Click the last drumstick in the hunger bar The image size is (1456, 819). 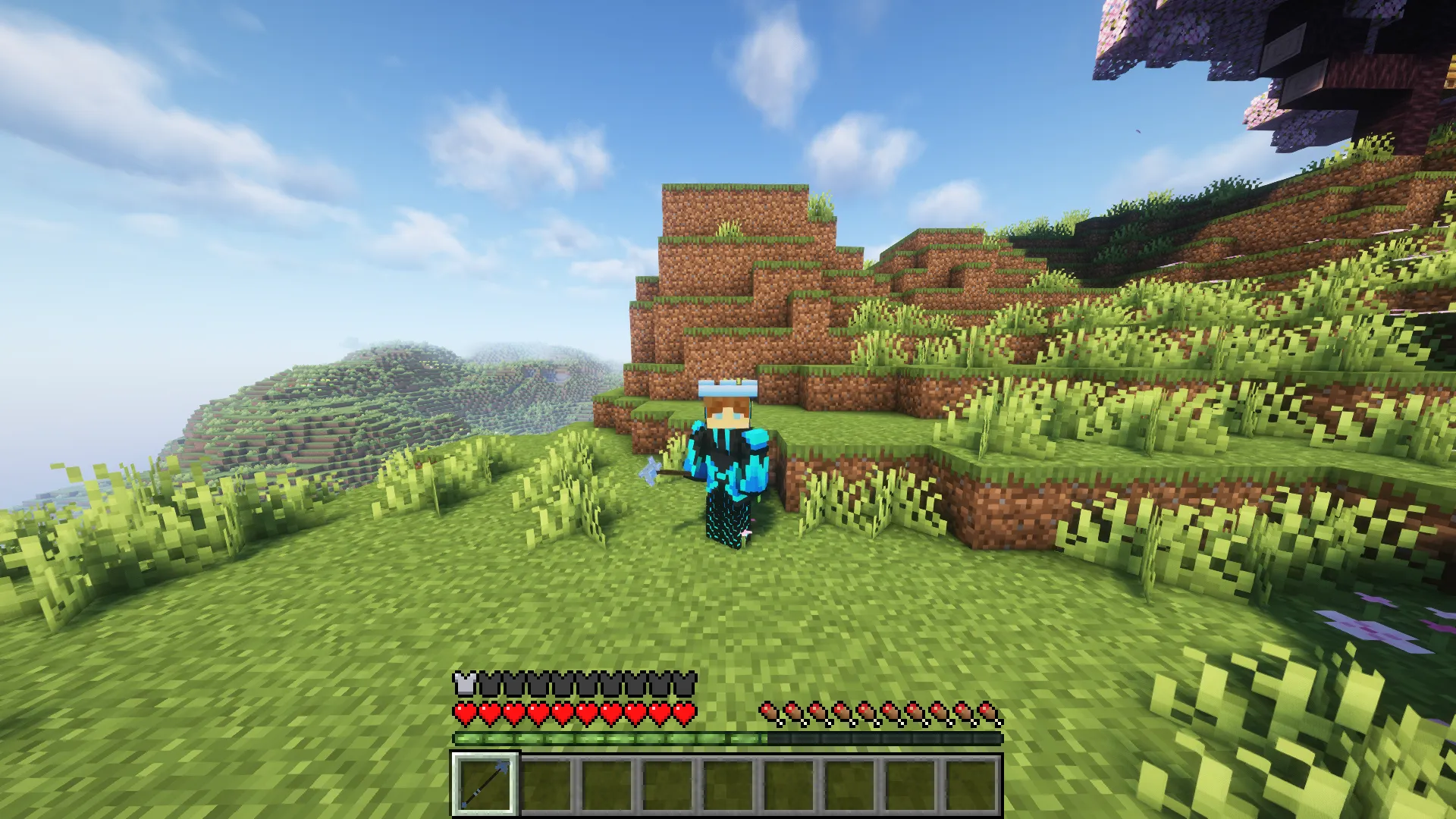point(988,711)
